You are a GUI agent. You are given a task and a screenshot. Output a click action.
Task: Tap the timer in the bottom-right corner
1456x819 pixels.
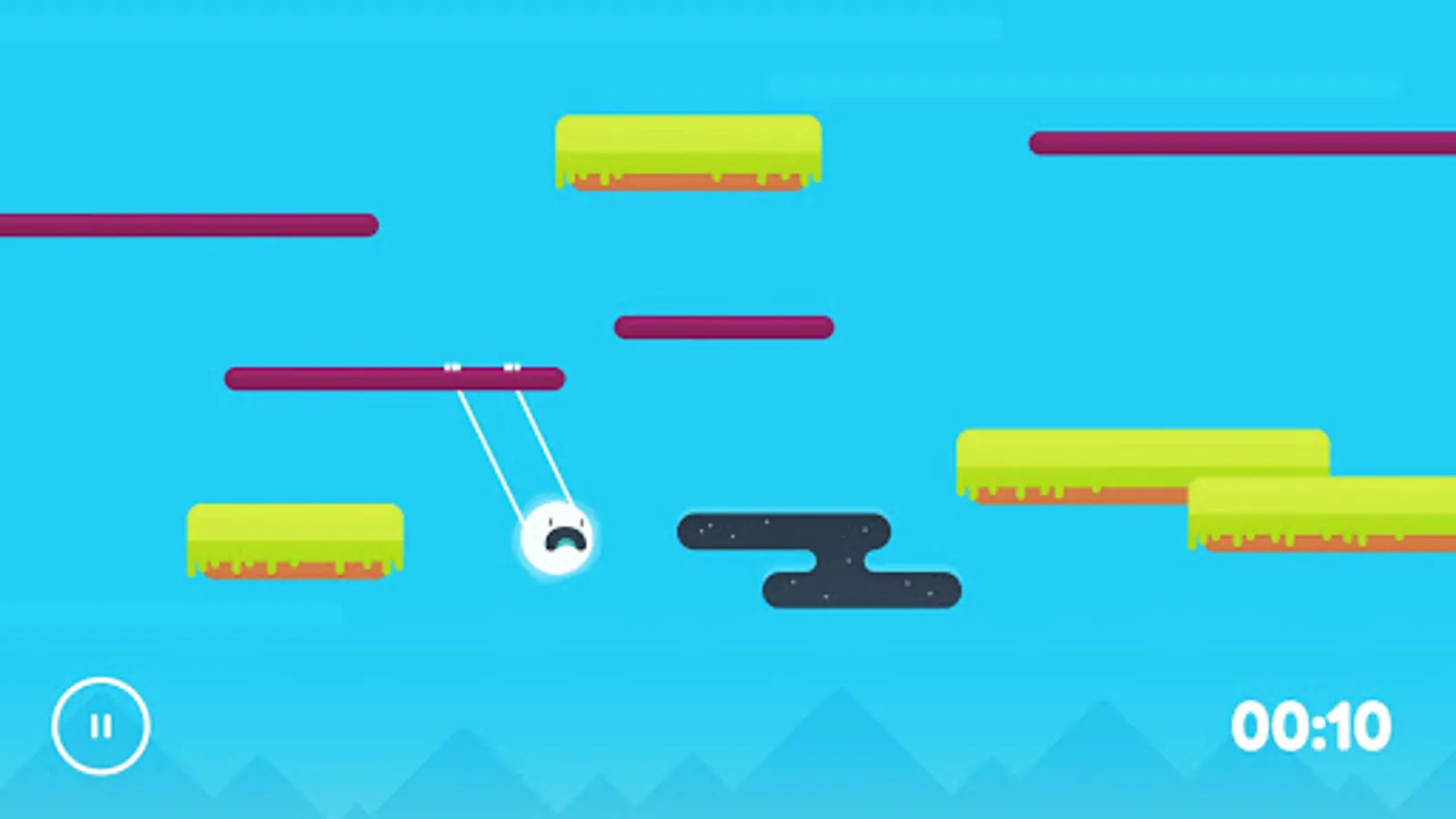(1310, 726)
